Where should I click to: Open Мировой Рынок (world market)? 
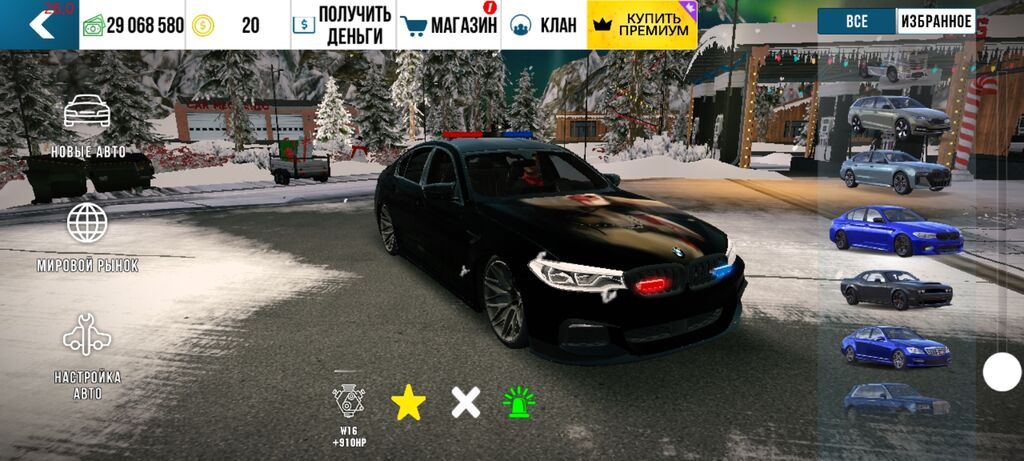(x=88, y=237)
